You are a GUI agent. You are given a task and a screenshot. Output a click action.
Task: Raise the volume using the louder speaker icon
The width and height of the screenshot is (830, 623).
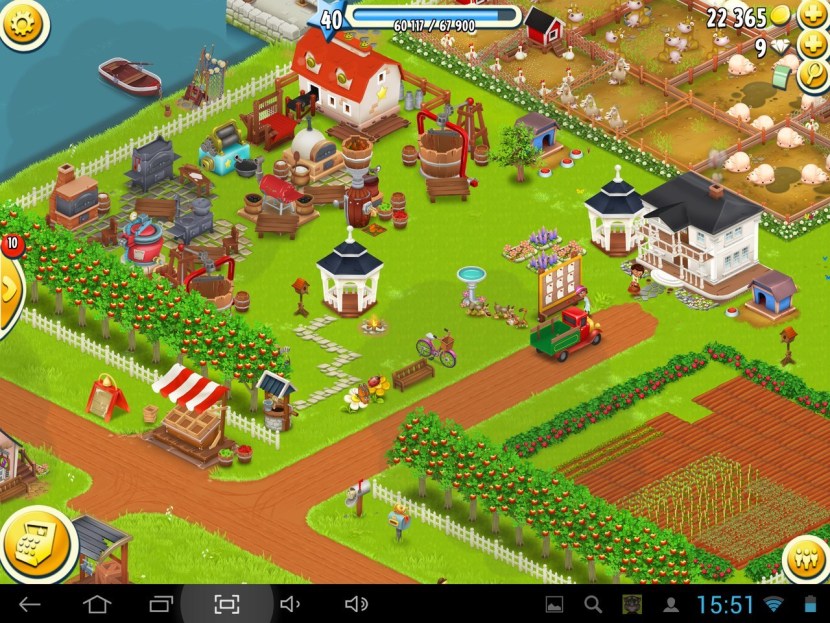point(355,604)
